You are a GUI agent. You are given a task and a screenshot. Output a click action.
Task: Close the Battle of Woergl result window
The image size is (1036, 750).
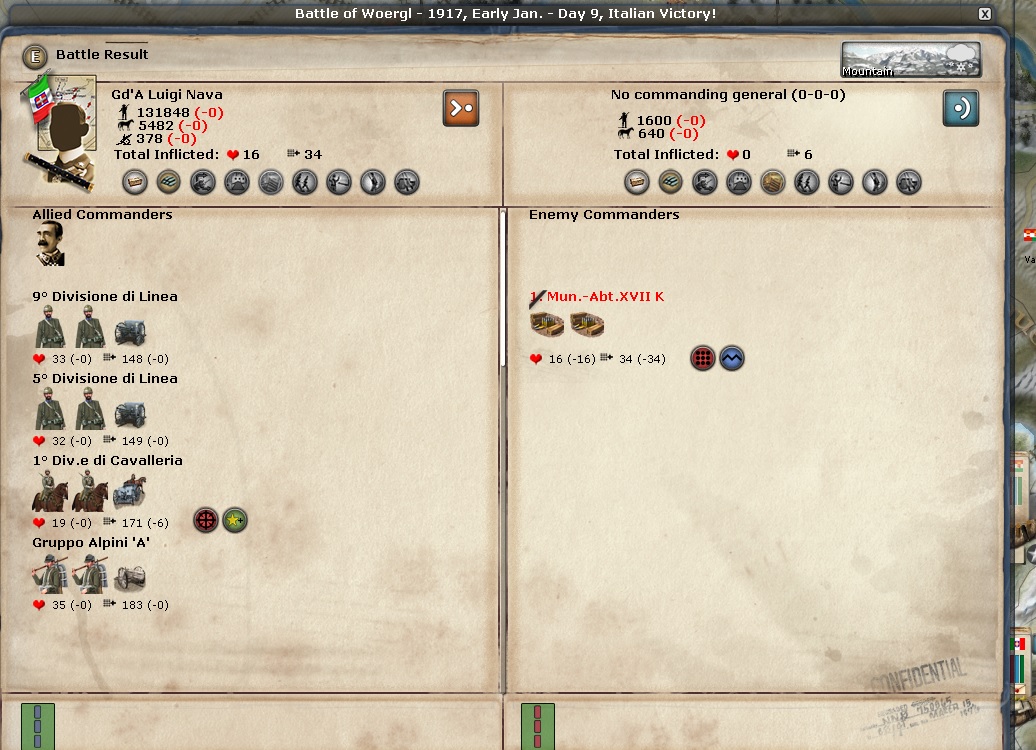[x=985, y=14]
